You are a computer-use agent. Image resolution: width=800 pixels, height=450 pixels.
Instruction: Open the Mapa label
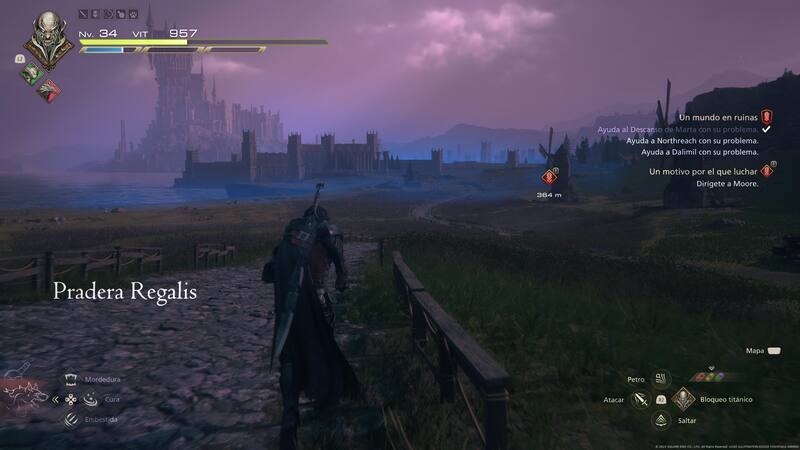click(x=755, y=351)
